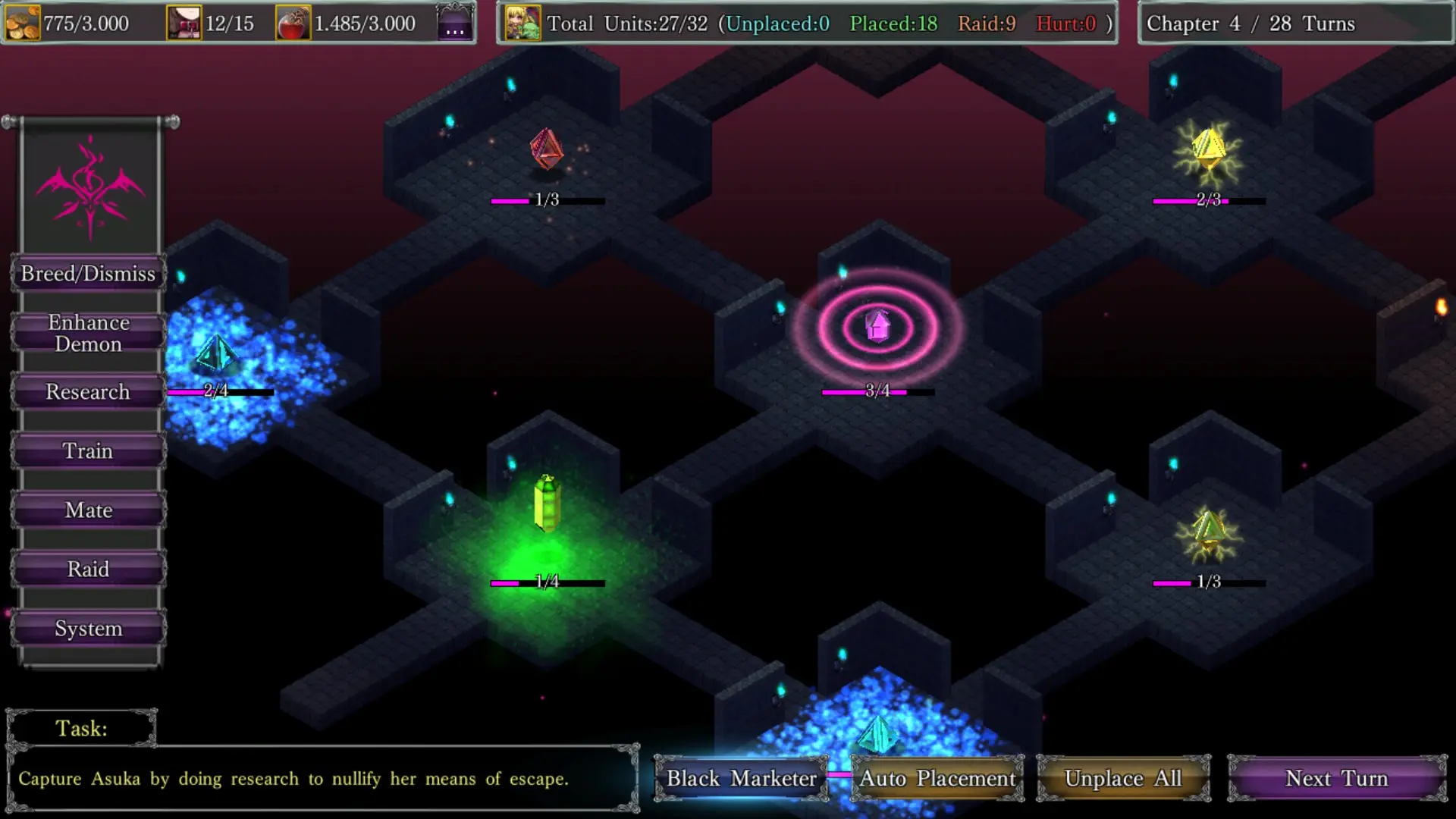1456x819 pixels.
Task: Choose the green crystal room
Action: tap(547, 504)
